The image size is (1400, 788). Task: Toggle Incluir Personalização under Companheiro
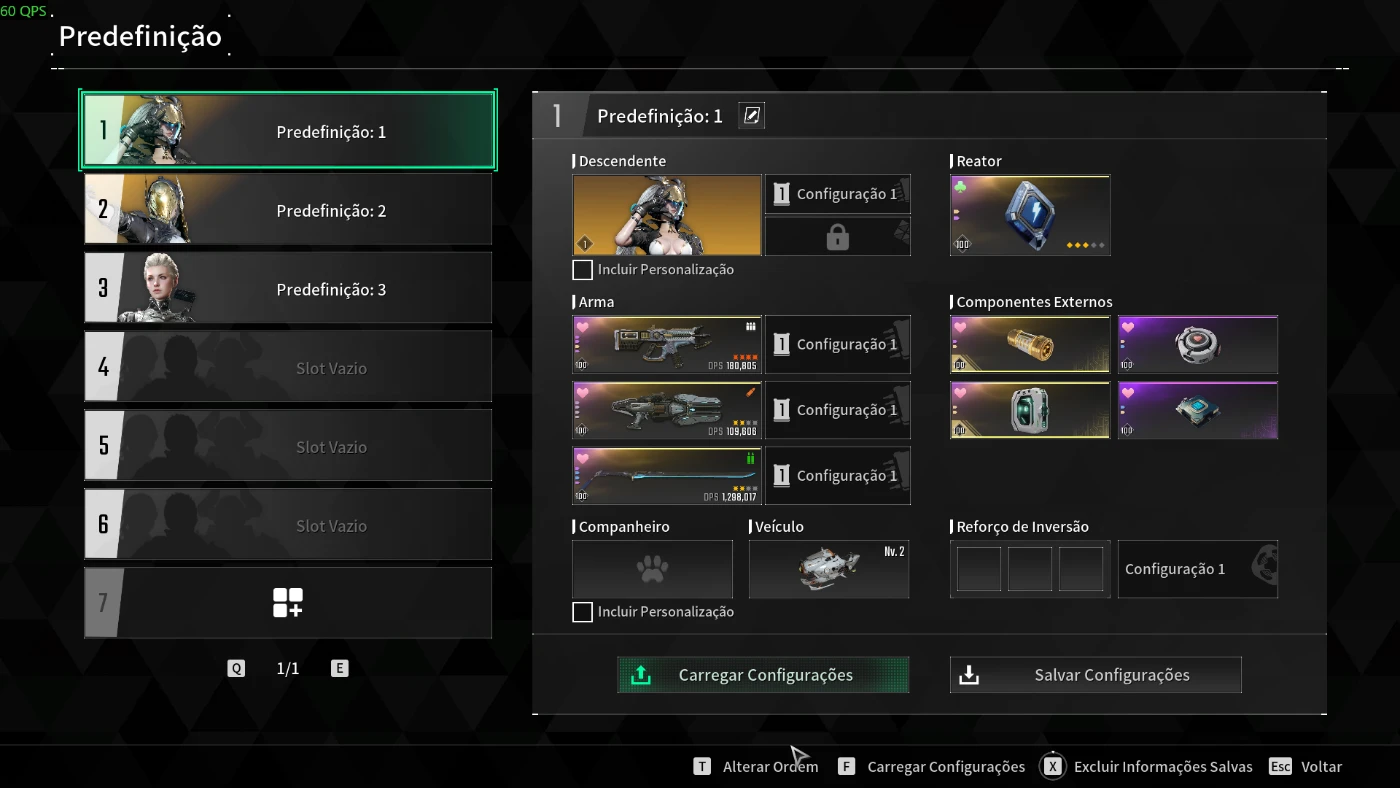coord(583,612)
